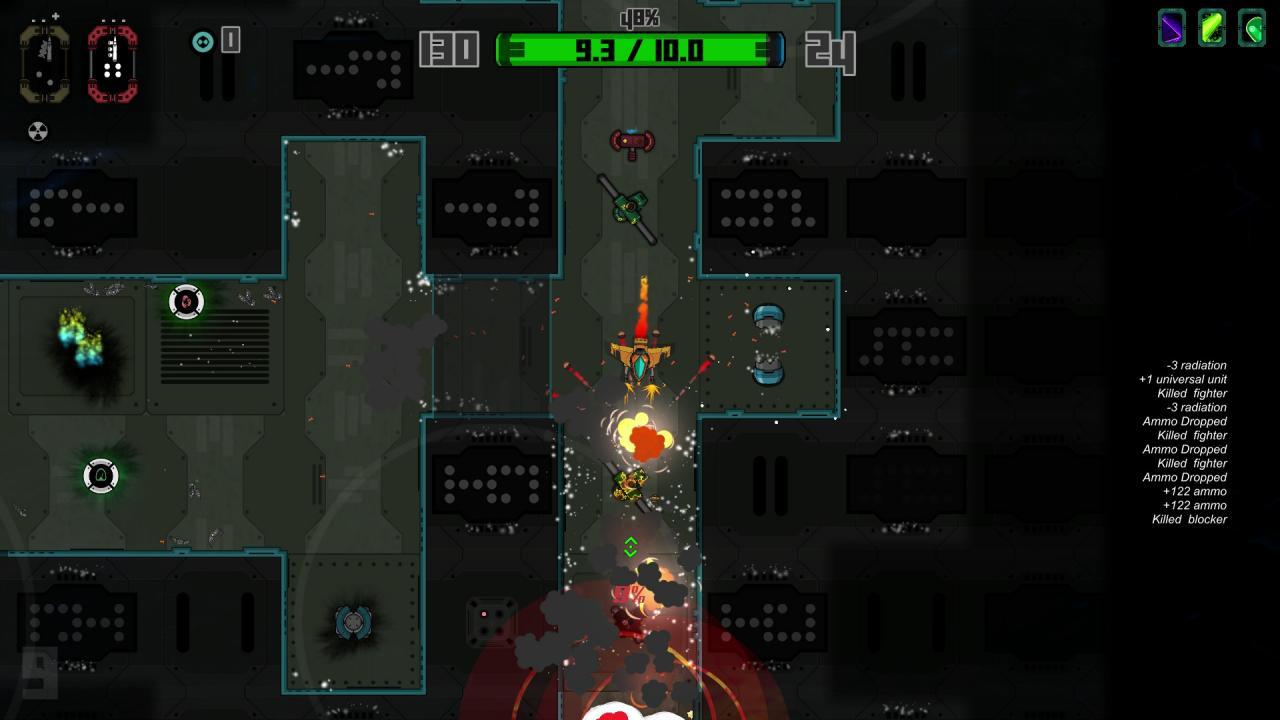Click the player's yellow spaceship
Screen dimensions: 1280x720
point(638,360)
